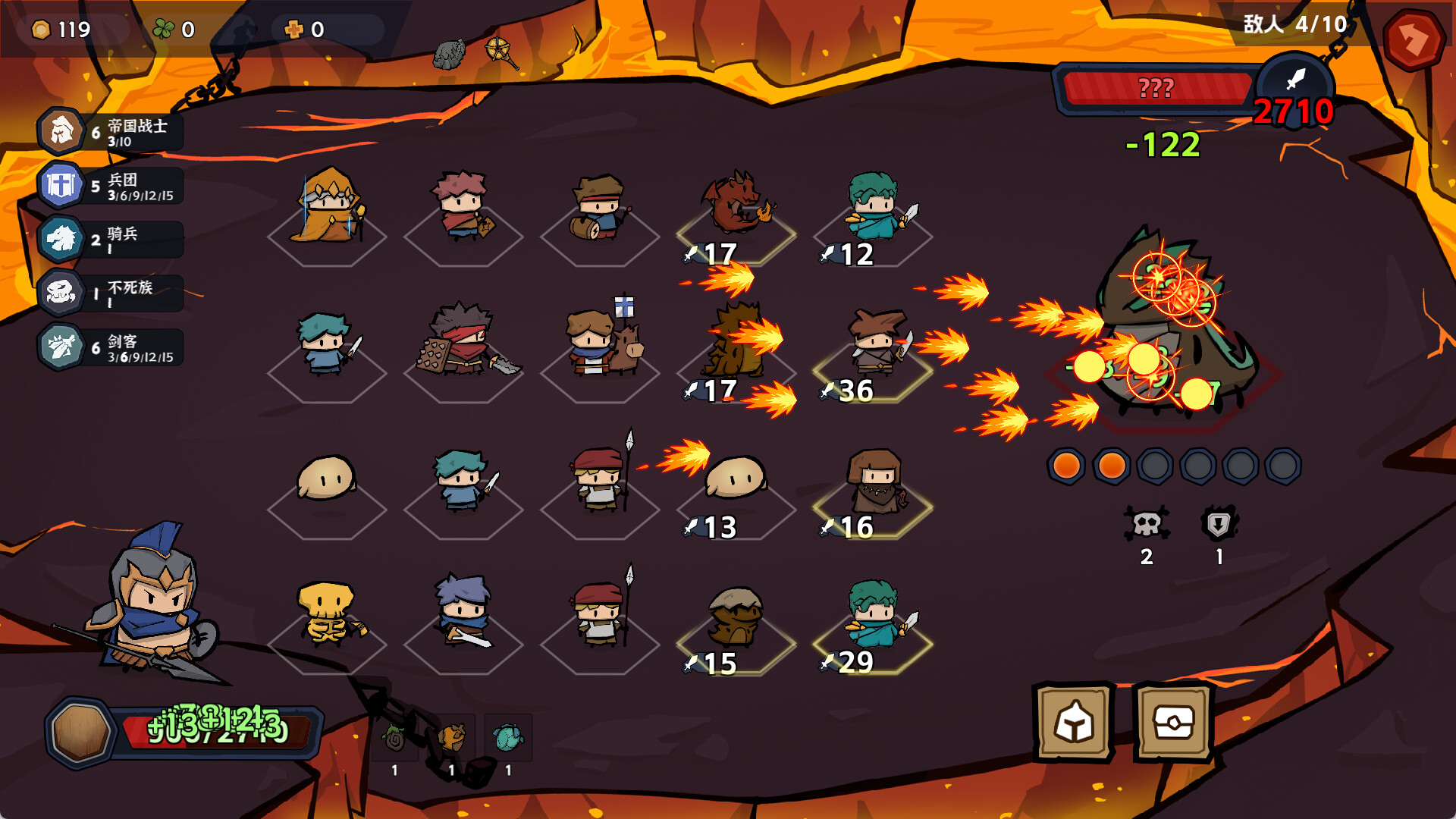Select the orange hooded mage unit
Image resolution: width=1456 pixels, height=819 pixels.
[x=328, y=209]
